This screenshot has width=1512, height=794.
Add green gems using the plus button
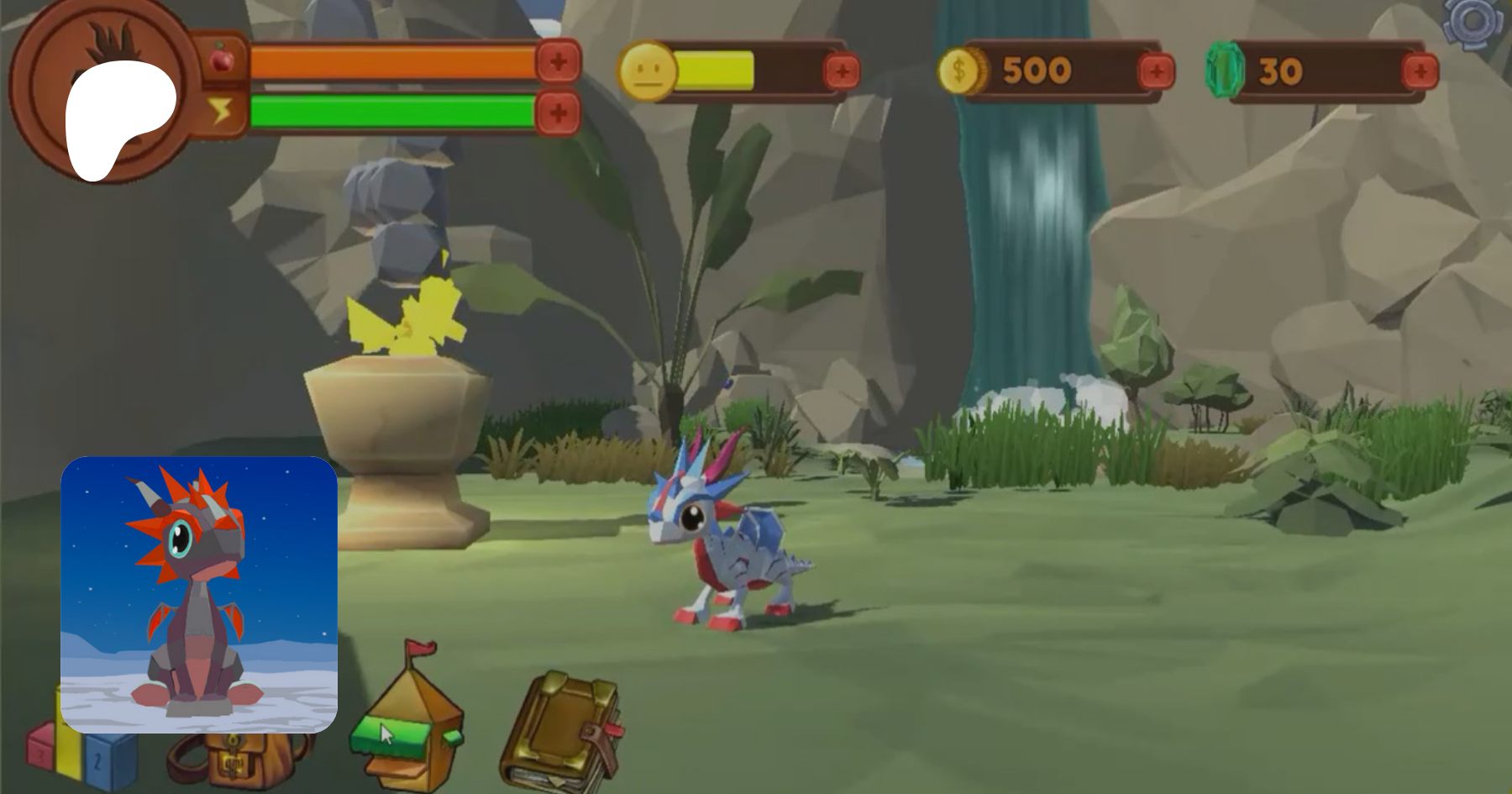pos(1420,71)
